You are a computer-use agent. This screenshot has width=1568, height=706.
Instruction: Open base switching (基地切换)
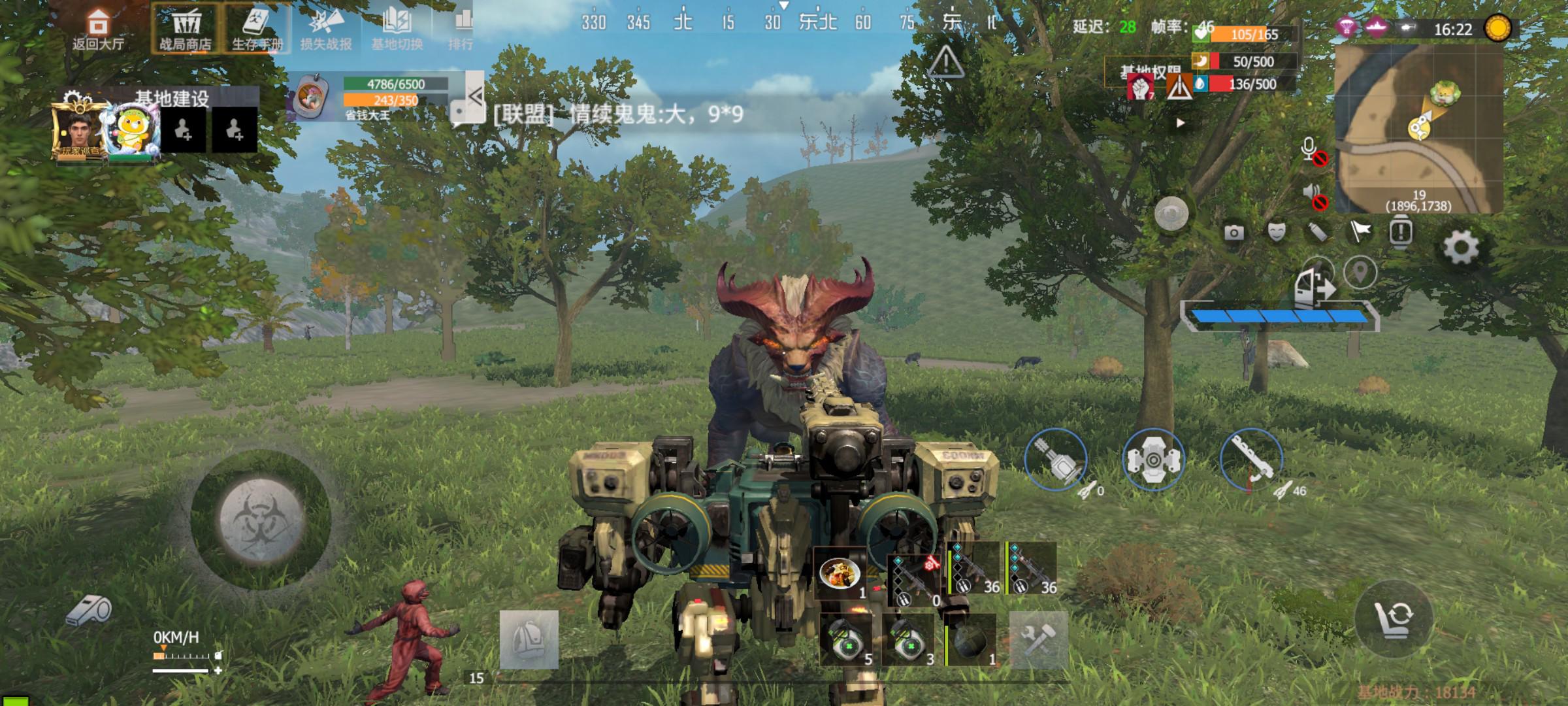pos(397,29)
